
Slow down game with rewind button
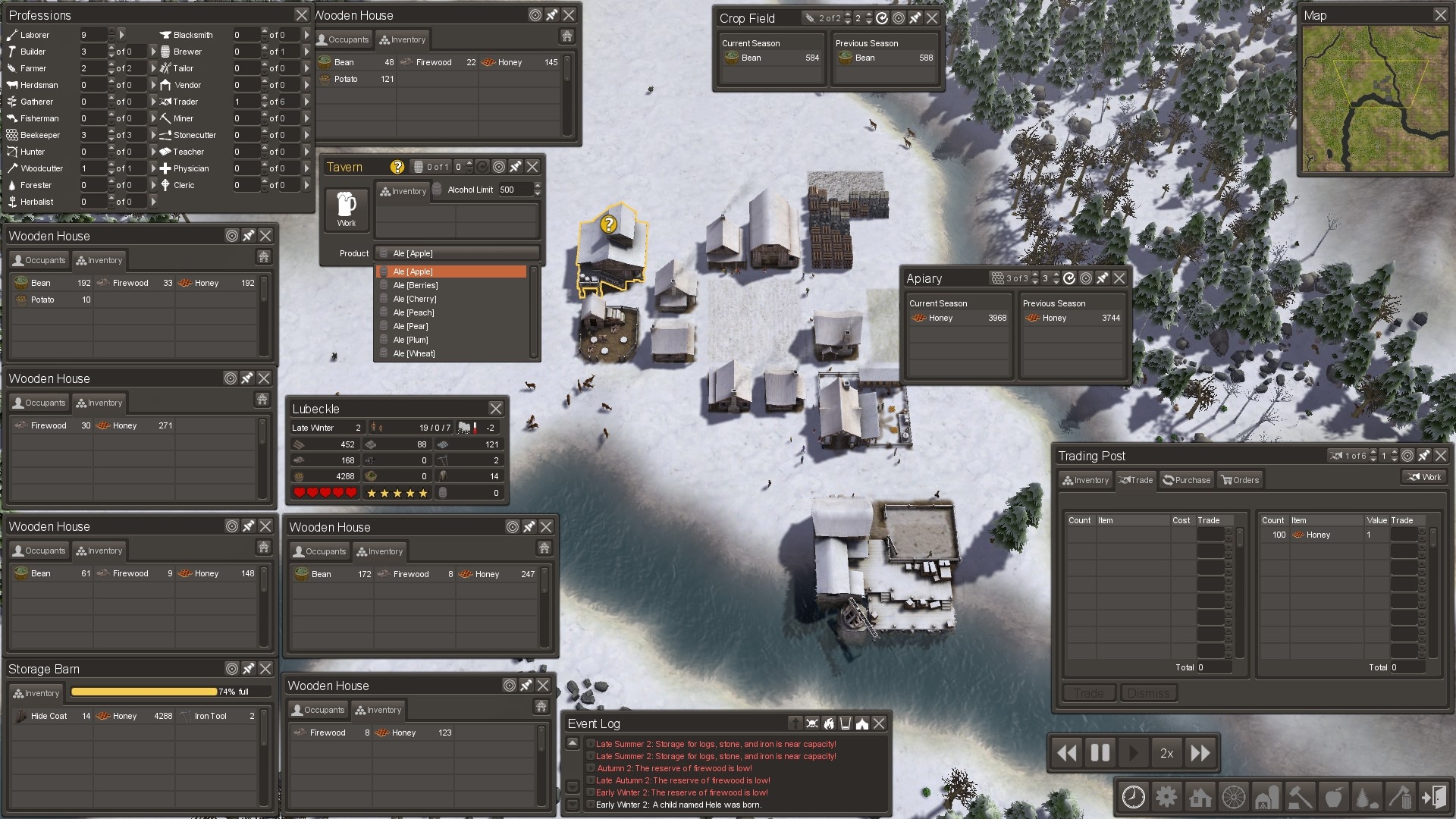[1067, 753]
